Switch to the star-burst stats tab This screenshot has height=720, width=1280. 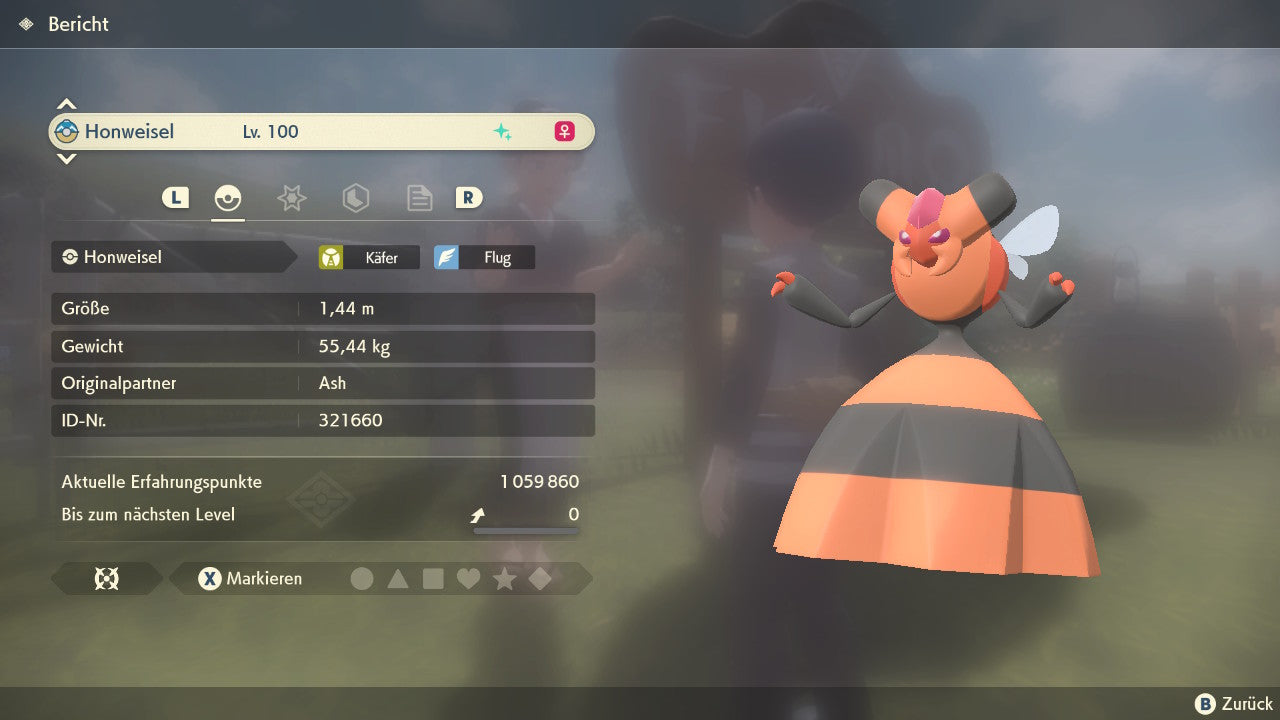(291, 198)
